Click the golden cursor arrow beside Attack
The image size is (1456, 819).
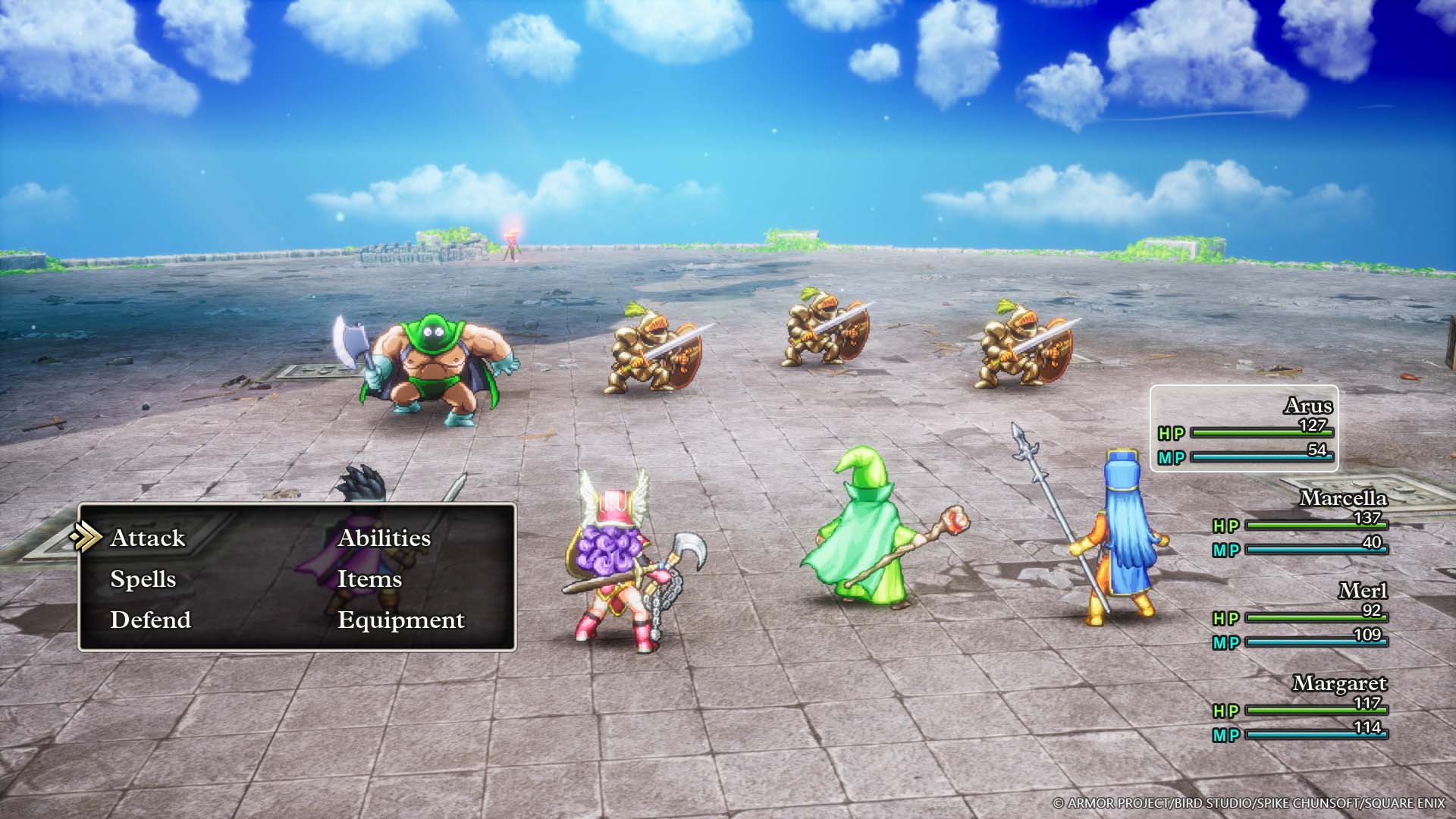coord(88,538)
